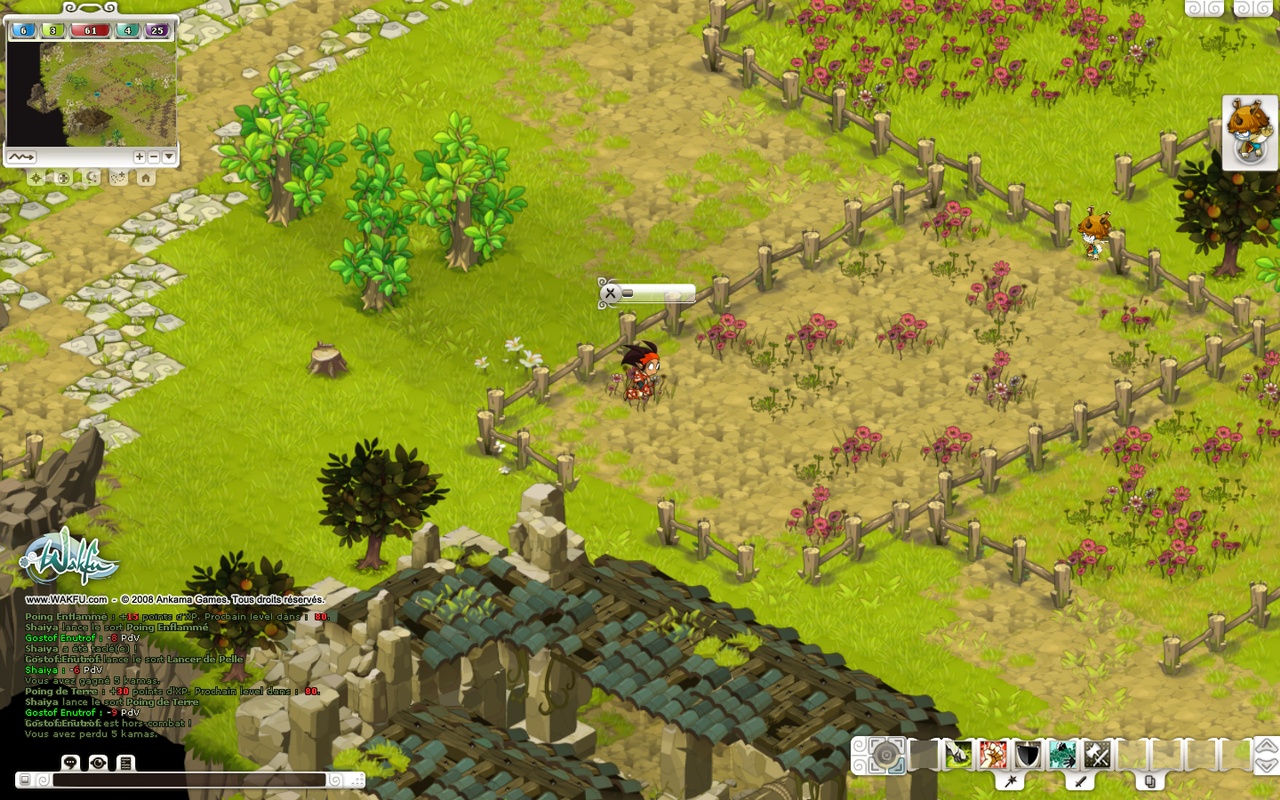1280x800 pixels.
Task: Open the minimap dropdown arrow
Action: click(168, 156)
